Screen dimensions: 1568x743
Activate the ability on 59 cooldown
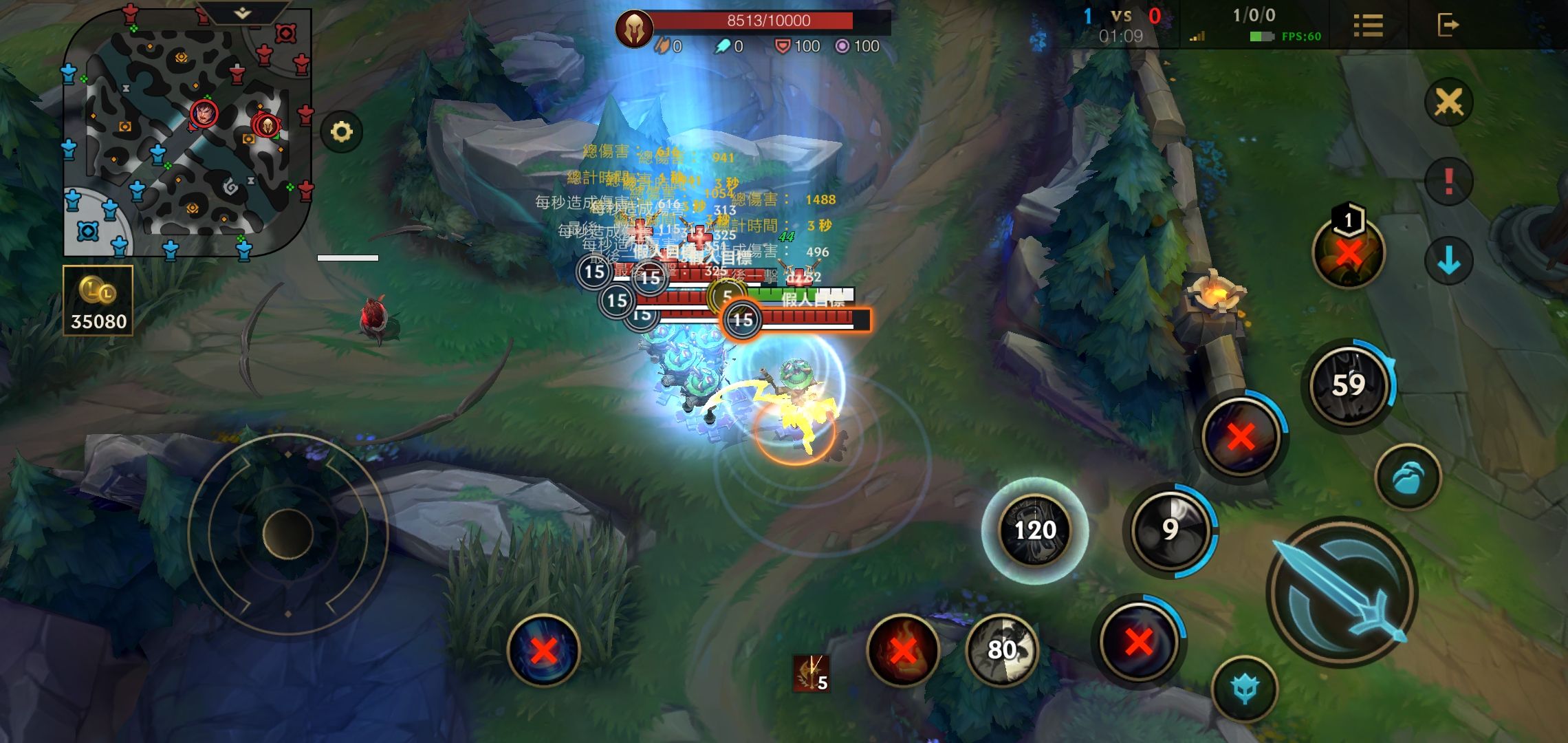1349,385
